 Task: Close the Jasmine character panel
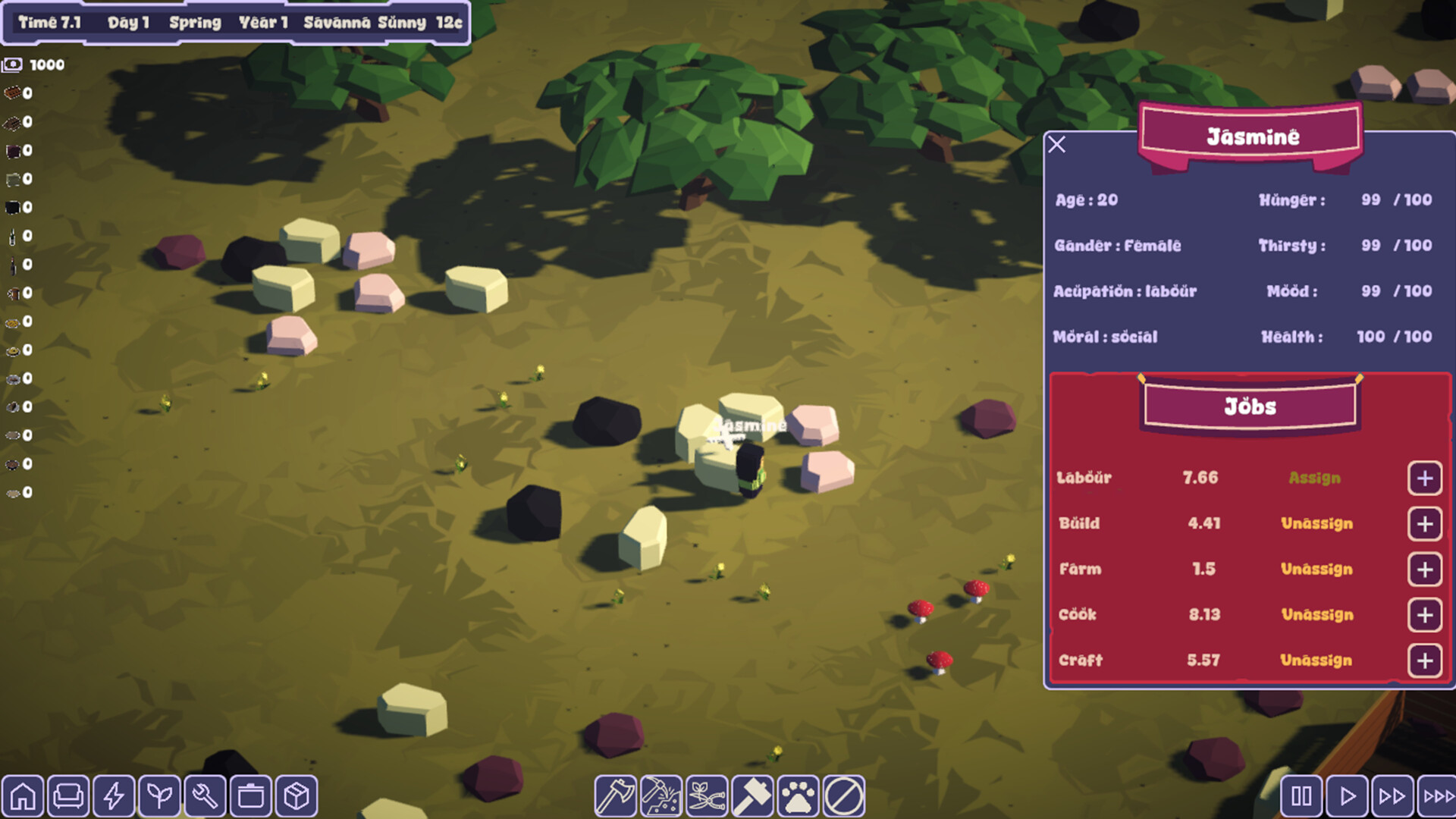1058,144
